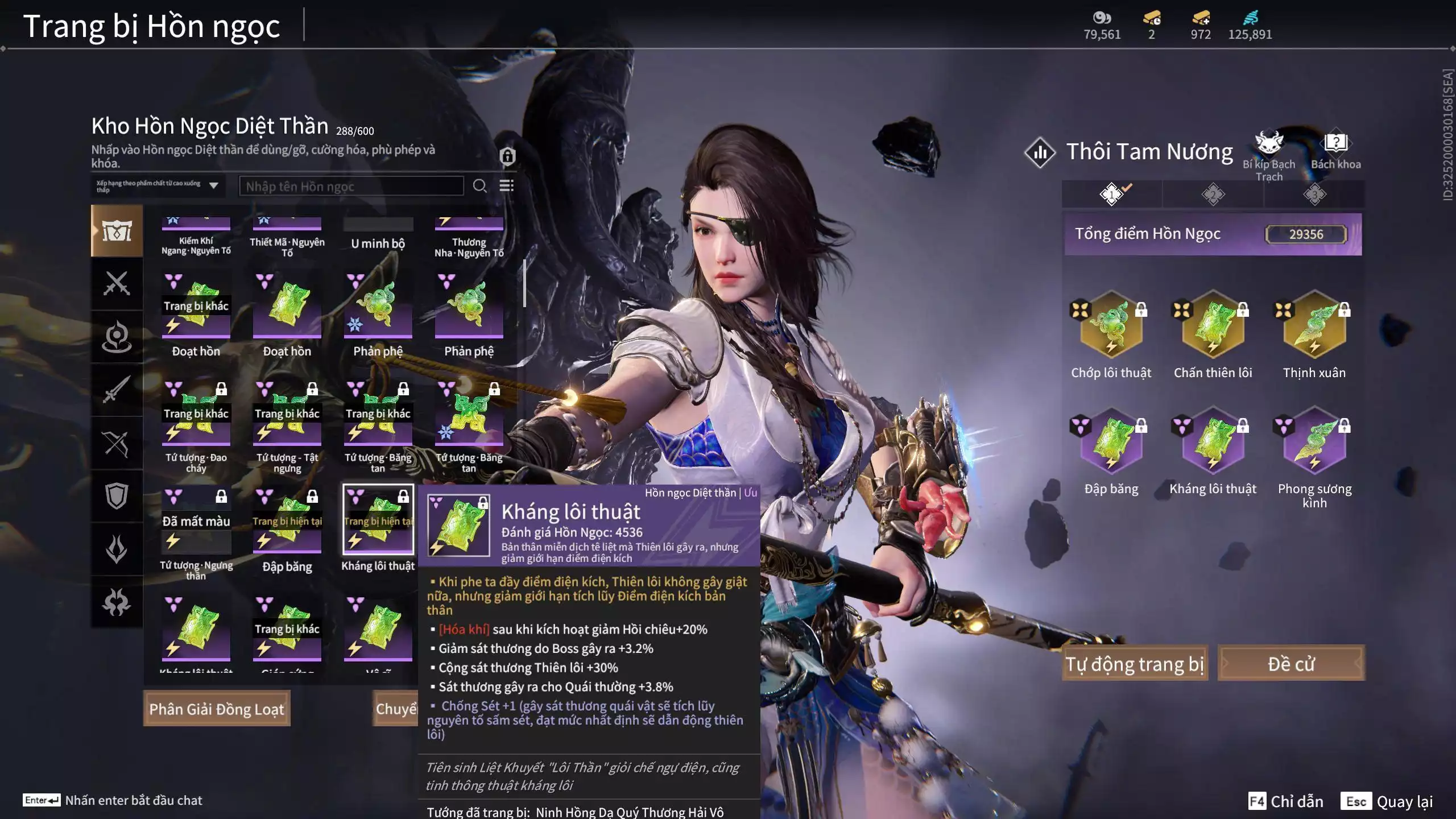Select the shield category tab
The height and width of the screenshot is (819, 1456).
117,496
